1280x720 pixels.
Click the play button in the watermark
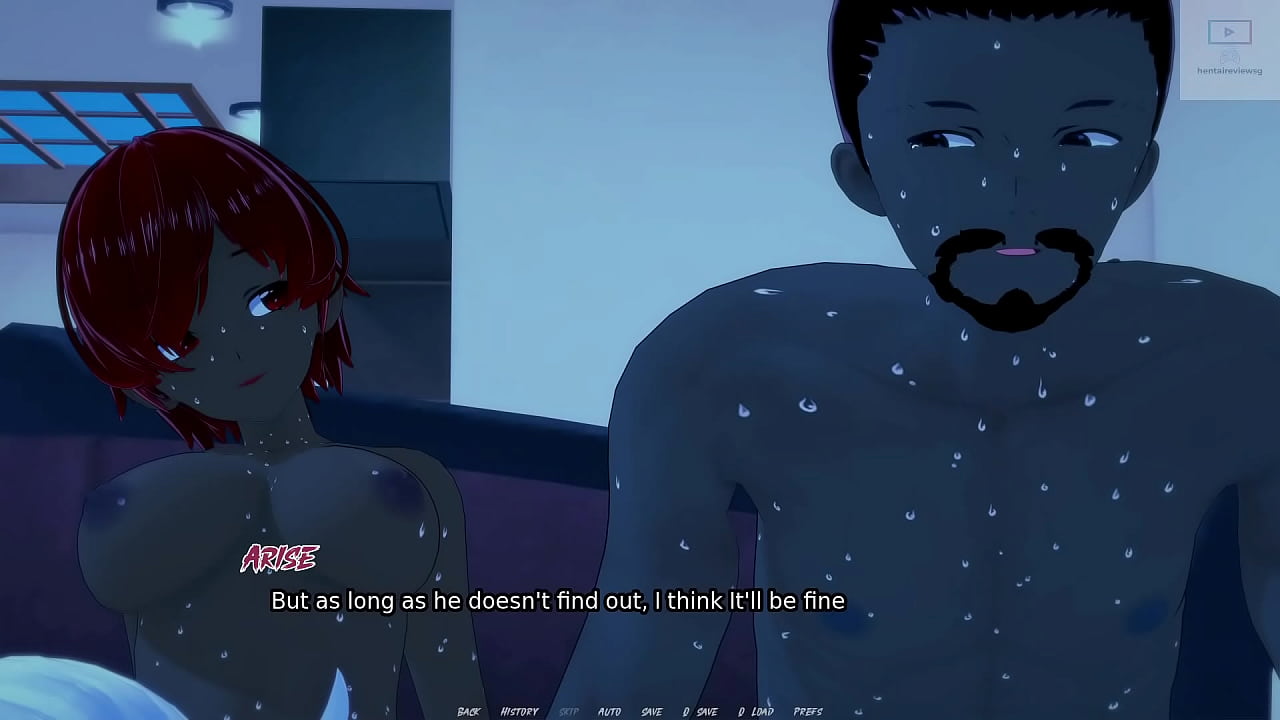point(1229,31)
